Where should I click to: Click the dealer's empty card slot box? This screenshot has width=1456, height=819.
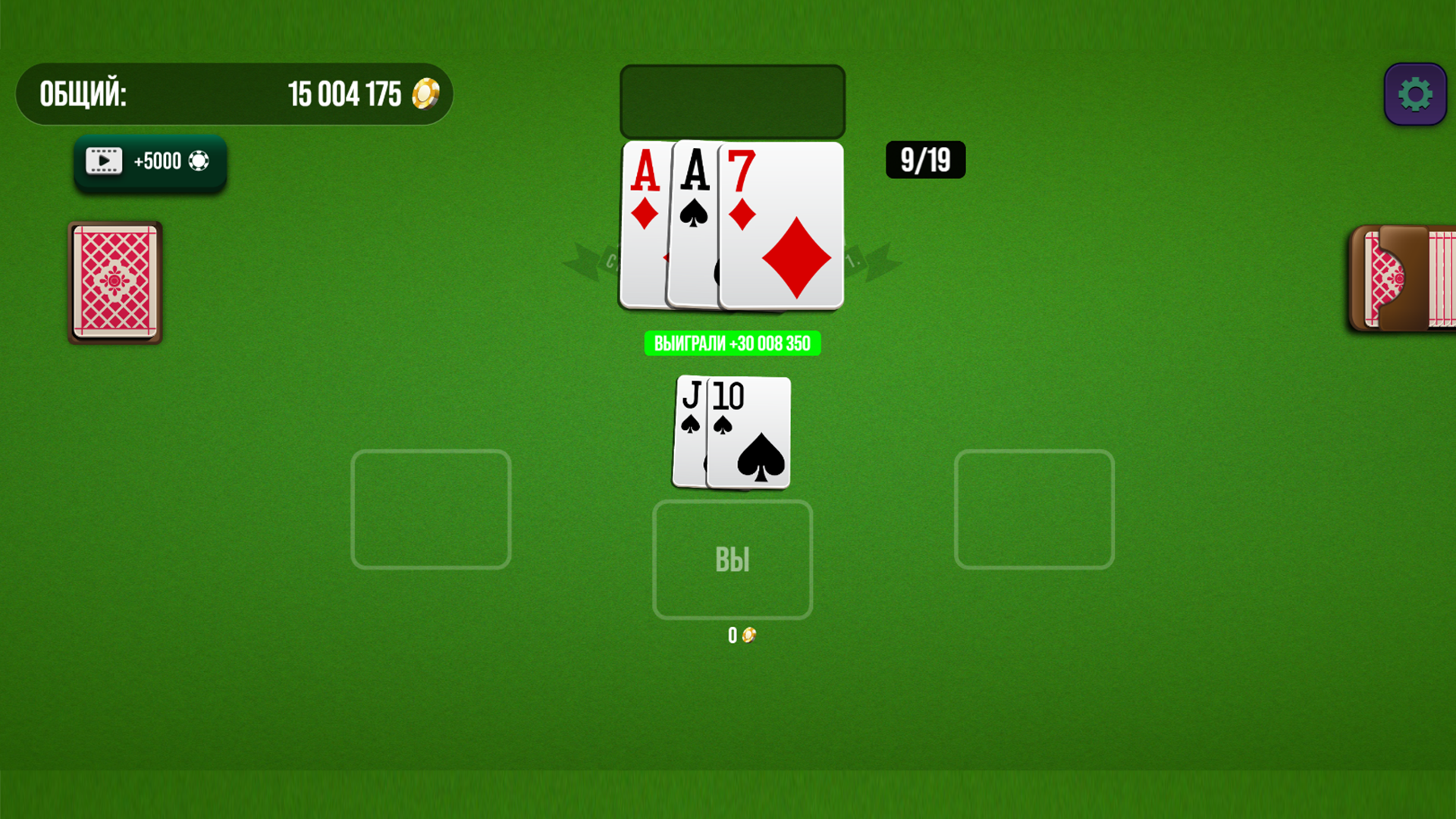(x=733, y=101)
